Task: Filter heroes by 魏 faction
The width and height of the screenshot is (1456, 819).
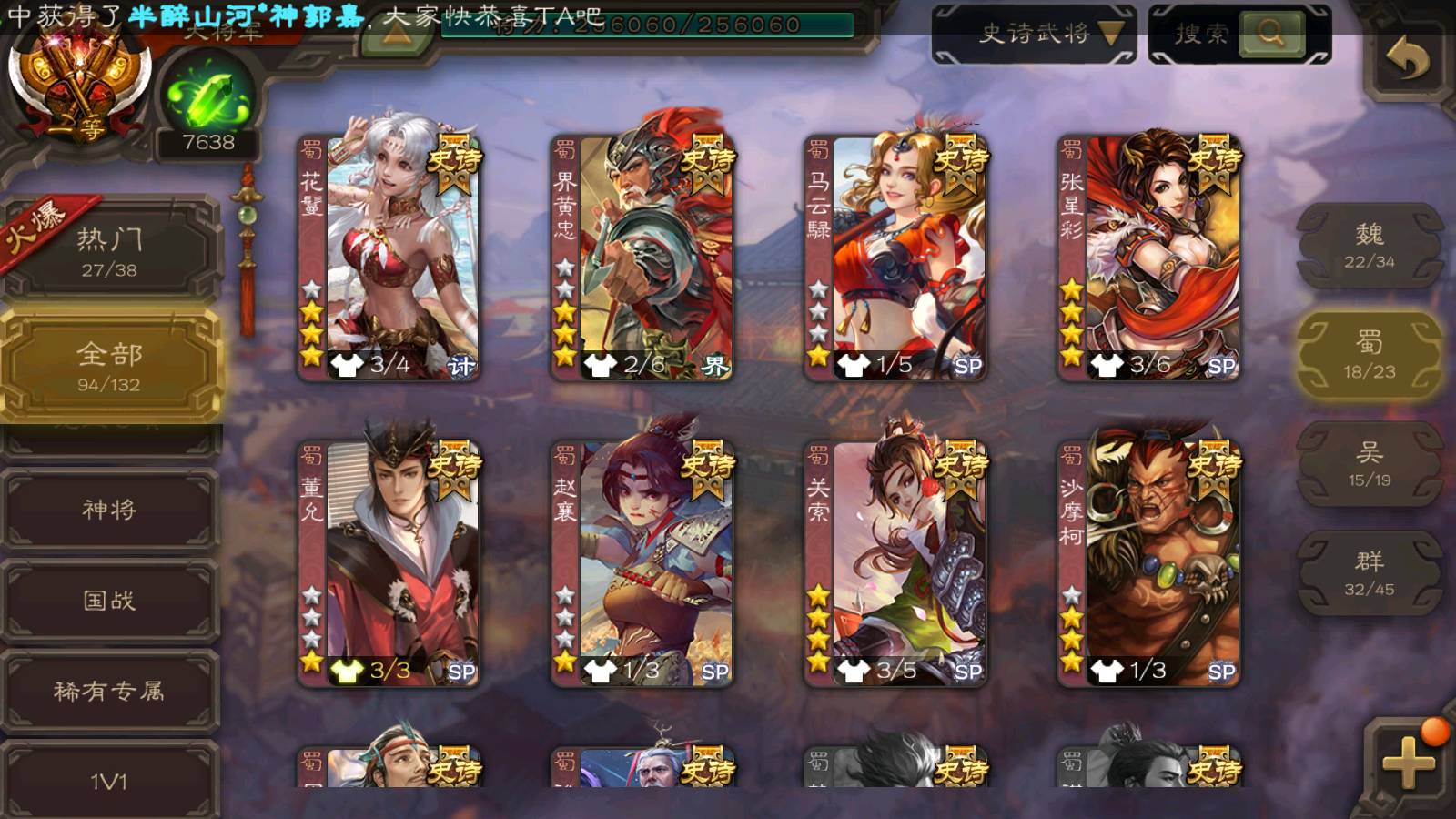Action: (x=1369, y=246)
